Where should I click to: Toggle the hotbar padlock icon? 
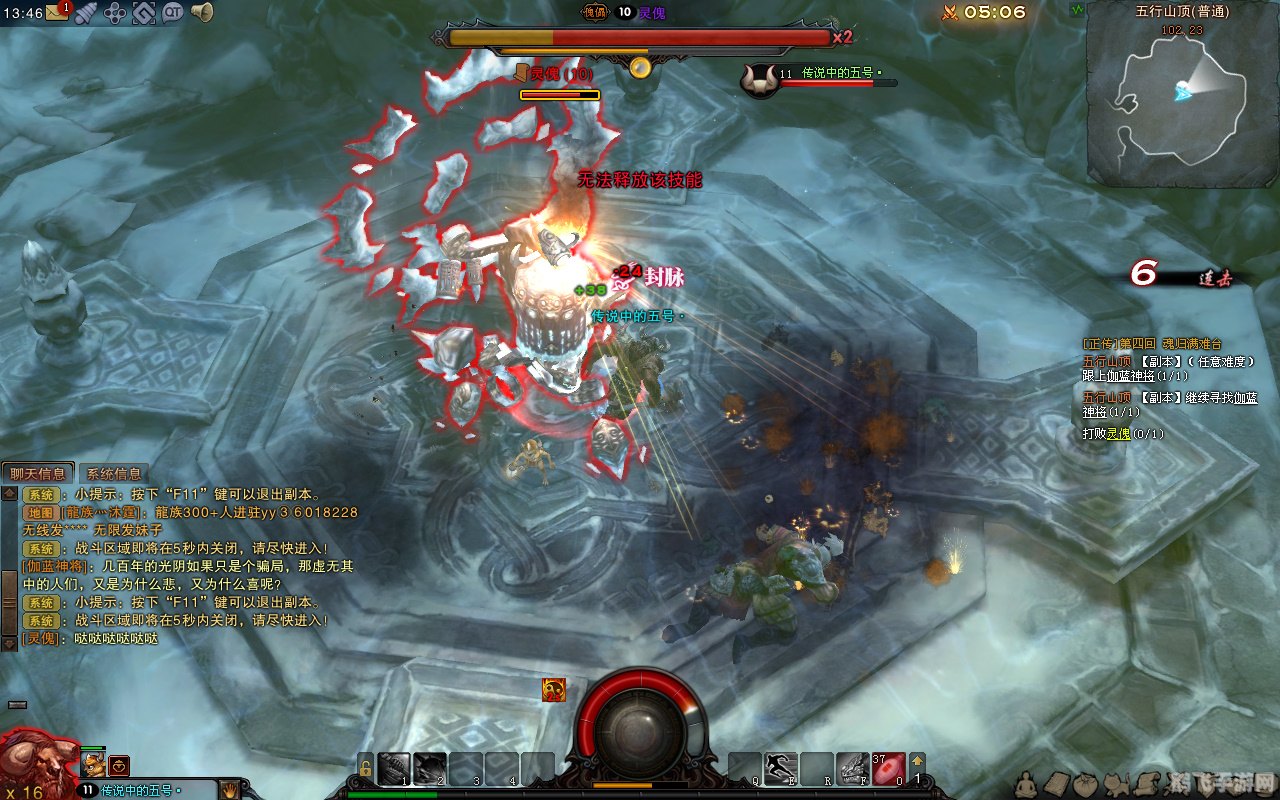pos(366,768)
